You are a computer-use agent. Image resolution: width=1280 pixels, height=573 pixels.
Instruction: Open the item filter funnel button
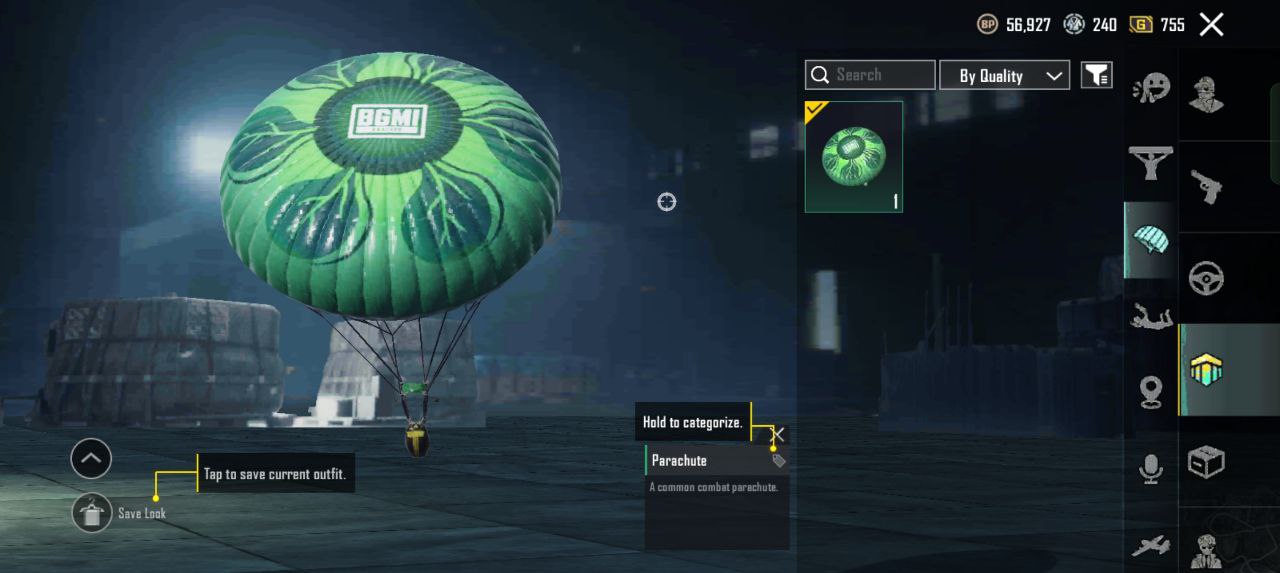(x=1097, y=75)
